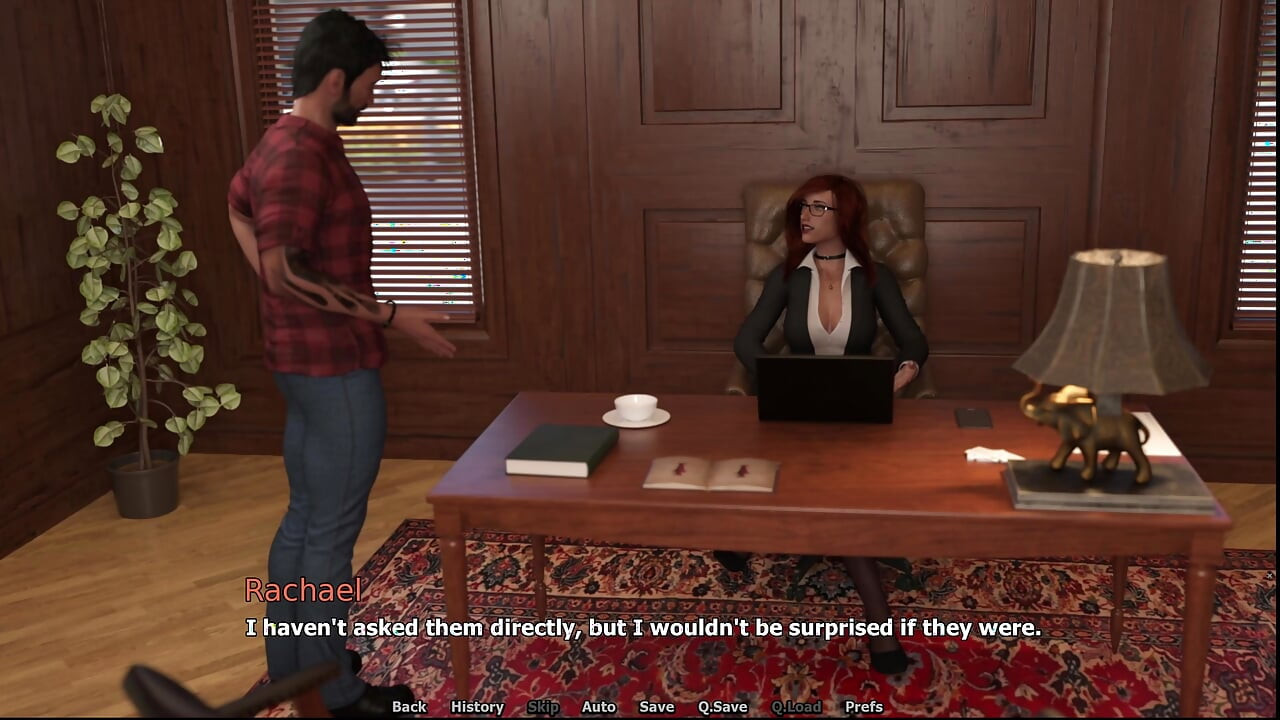Enable Skip mode in the quick menu
This screenshot has height=720, width=1280.
543,707
